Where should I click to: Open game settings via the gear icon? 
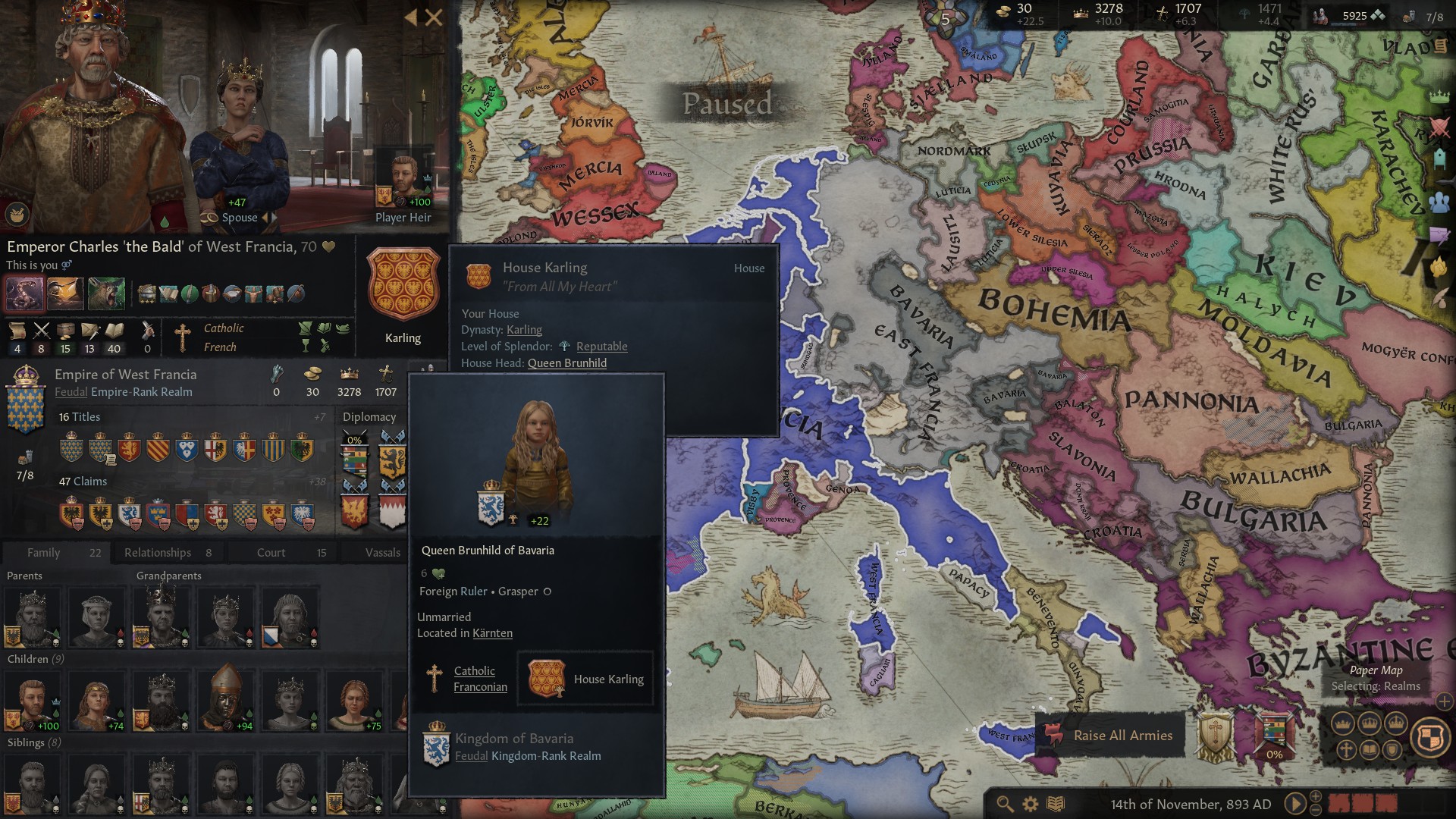(1030, 804)
